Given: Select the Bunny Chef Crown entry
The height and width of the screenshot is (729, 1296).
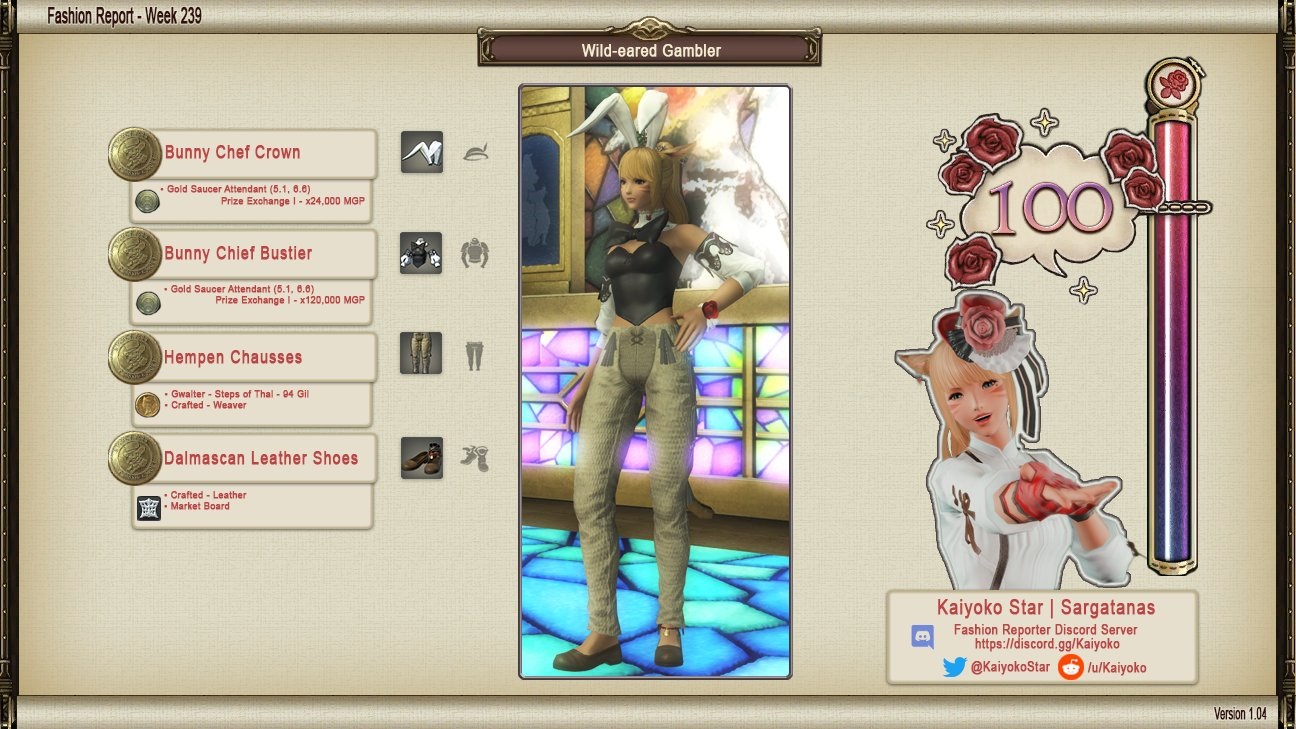Looking at the screenshot, I should [x=232, y=153].
